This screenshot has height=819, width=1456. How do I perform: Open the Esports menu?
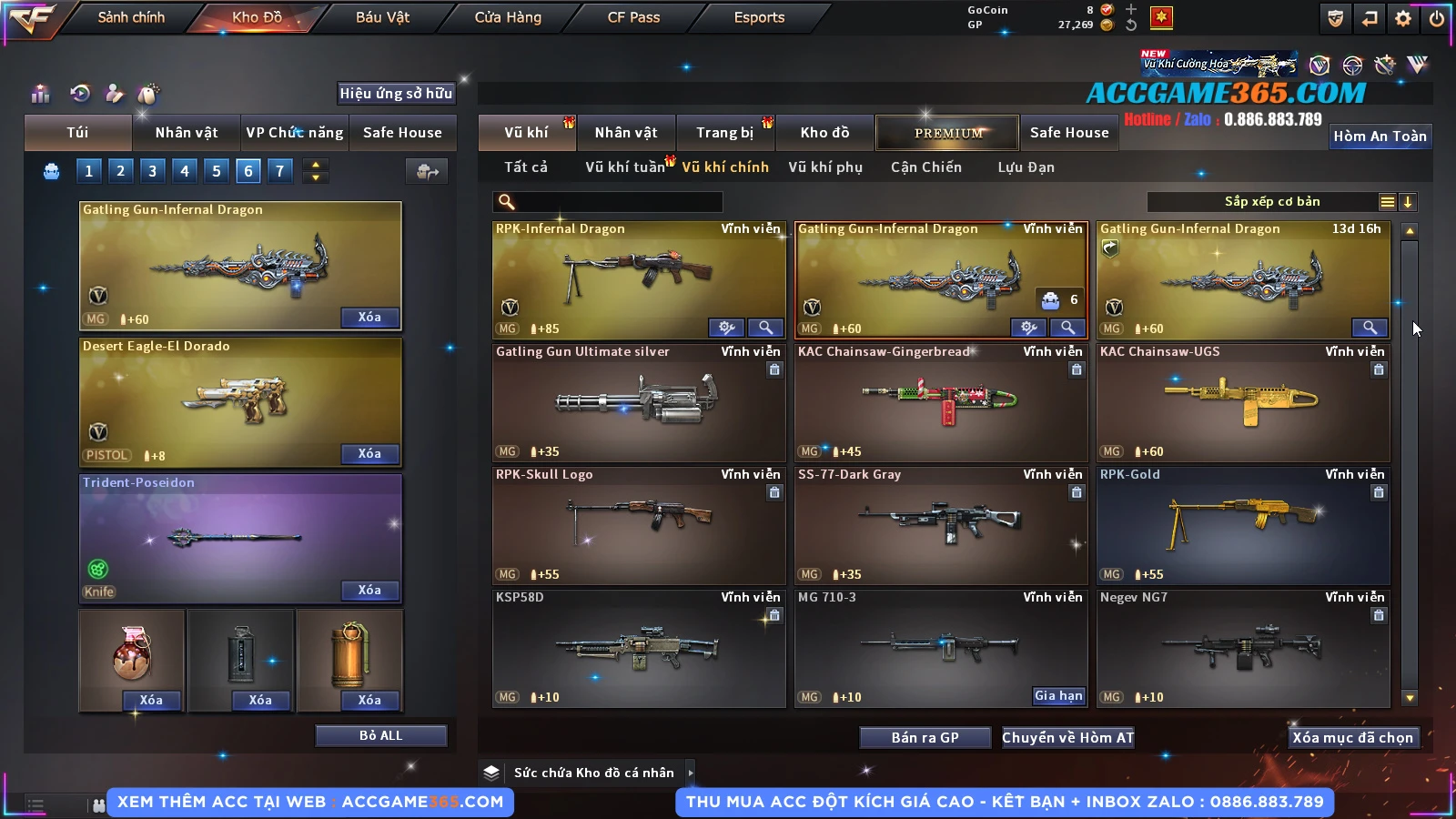click(x=759, y=17)
